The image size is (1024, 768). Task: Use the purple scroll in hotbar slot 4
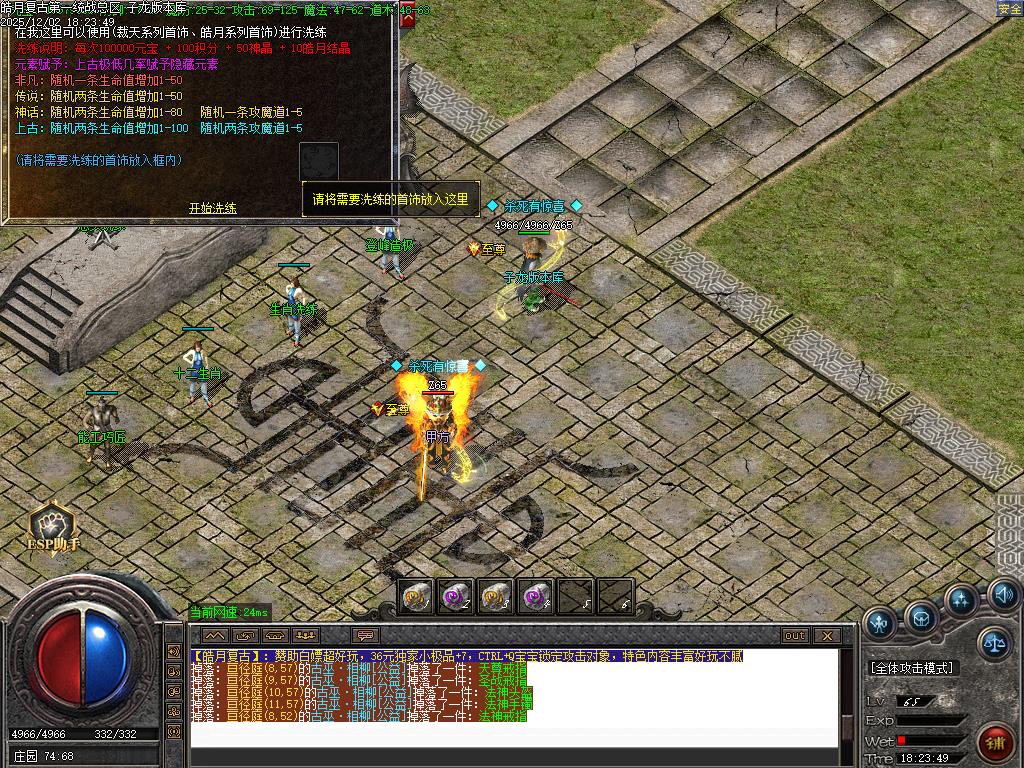pos(536,597)
